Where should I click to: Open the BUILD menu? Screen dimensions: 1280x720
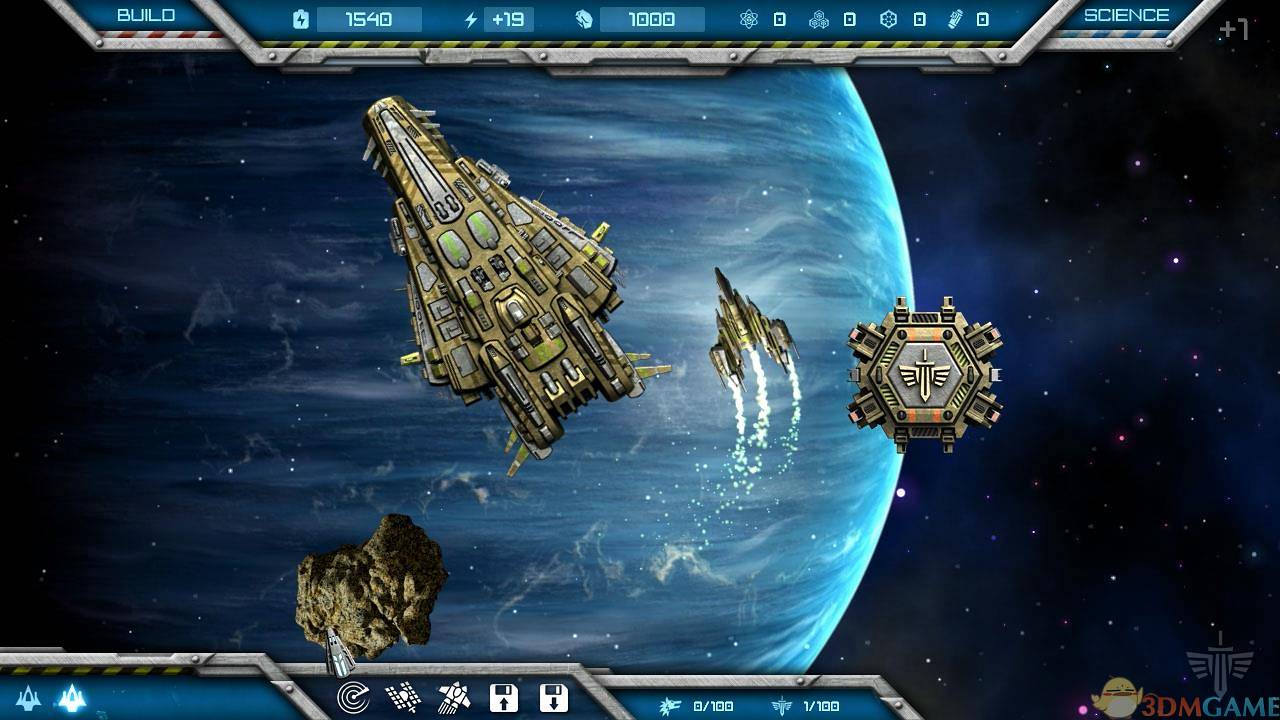146,15
